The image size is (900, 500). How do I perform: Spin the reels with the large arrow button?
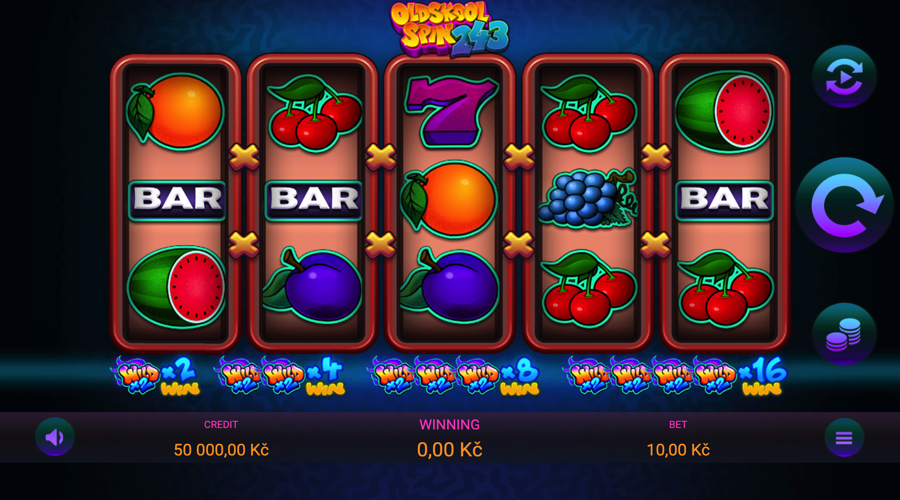844,205
